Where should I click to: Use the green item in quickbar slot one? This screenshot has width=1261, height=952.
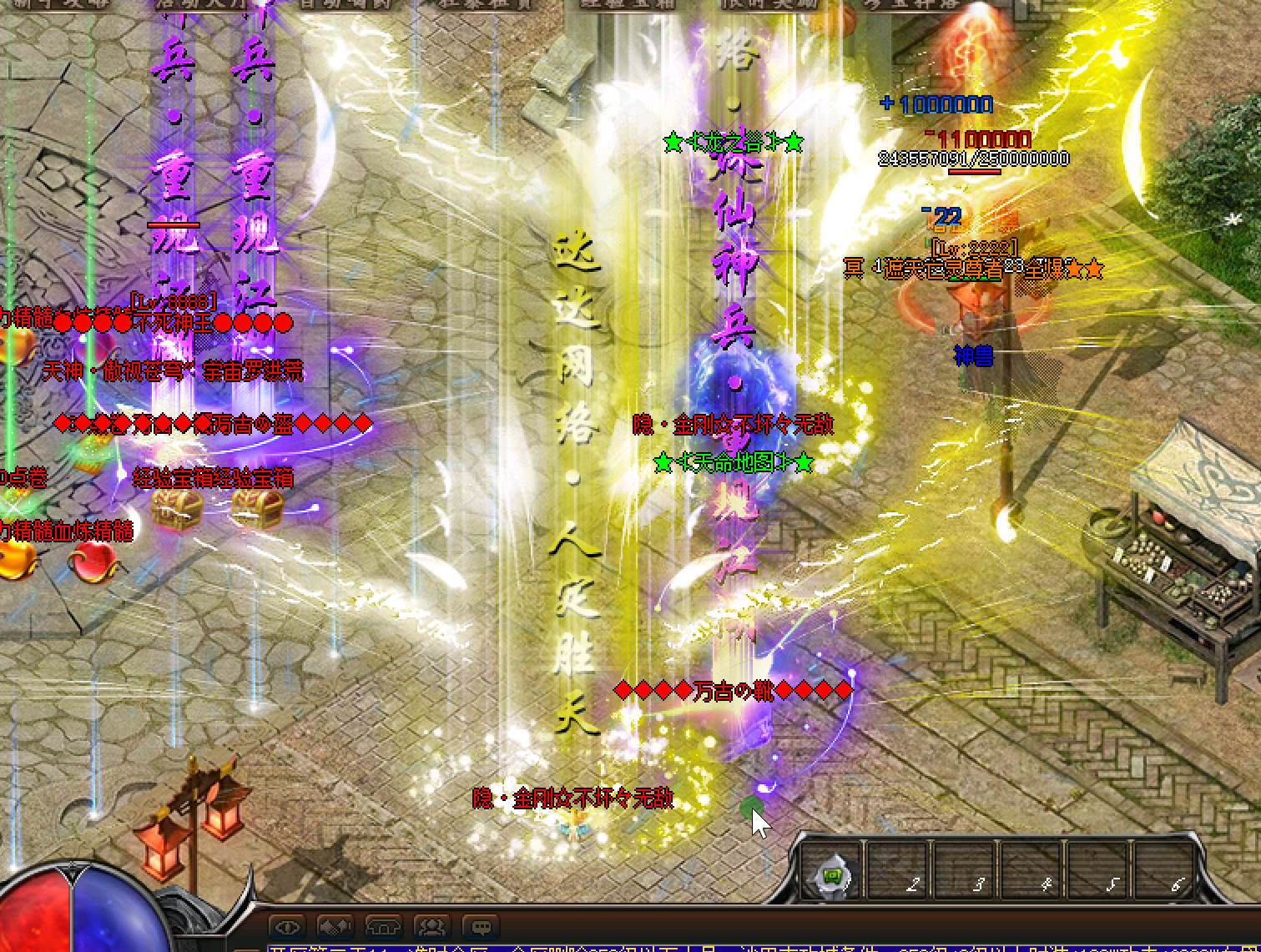click(834, 877)
